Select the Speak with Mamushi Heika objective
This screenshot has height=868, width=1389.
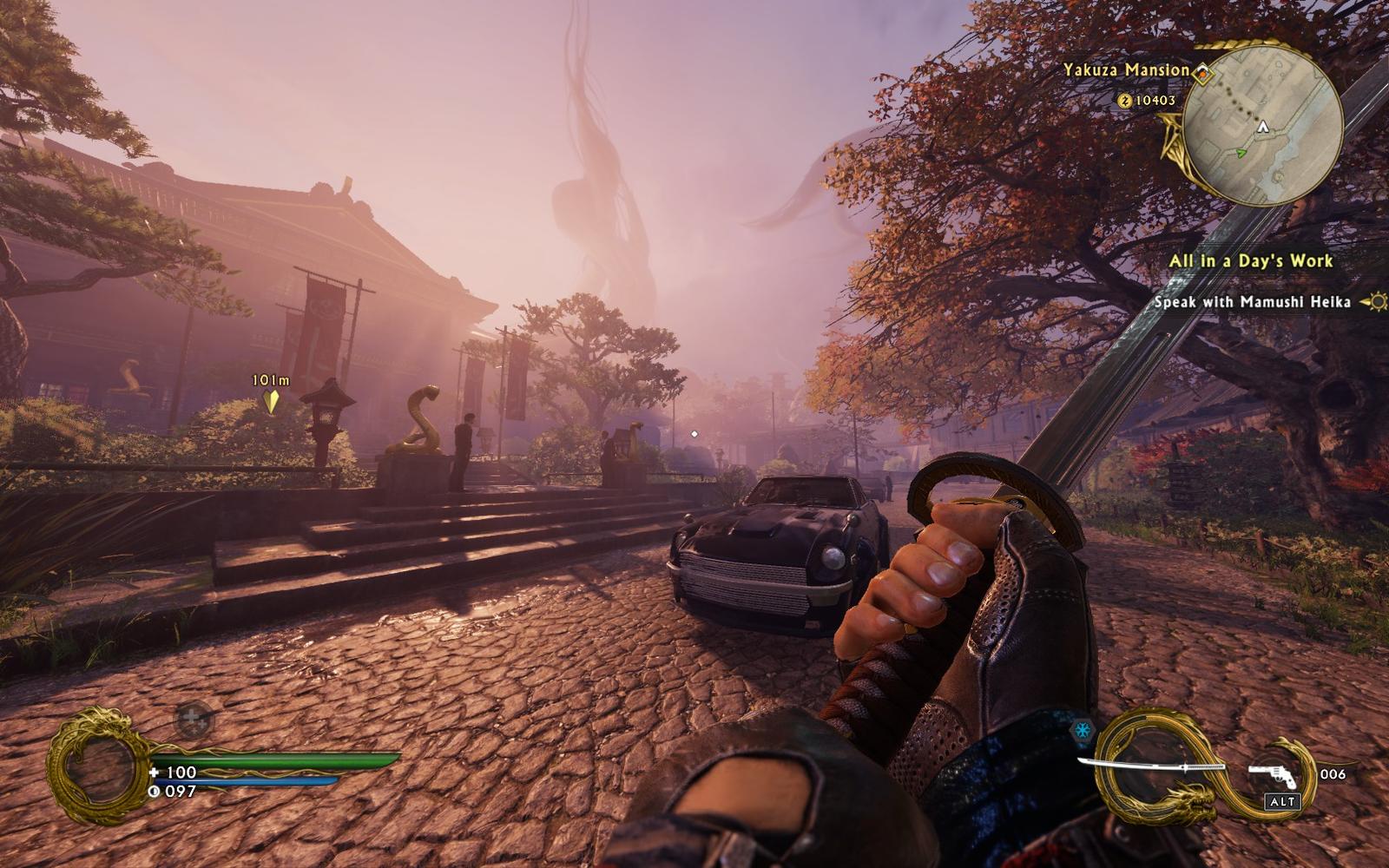coord(1252,302)
